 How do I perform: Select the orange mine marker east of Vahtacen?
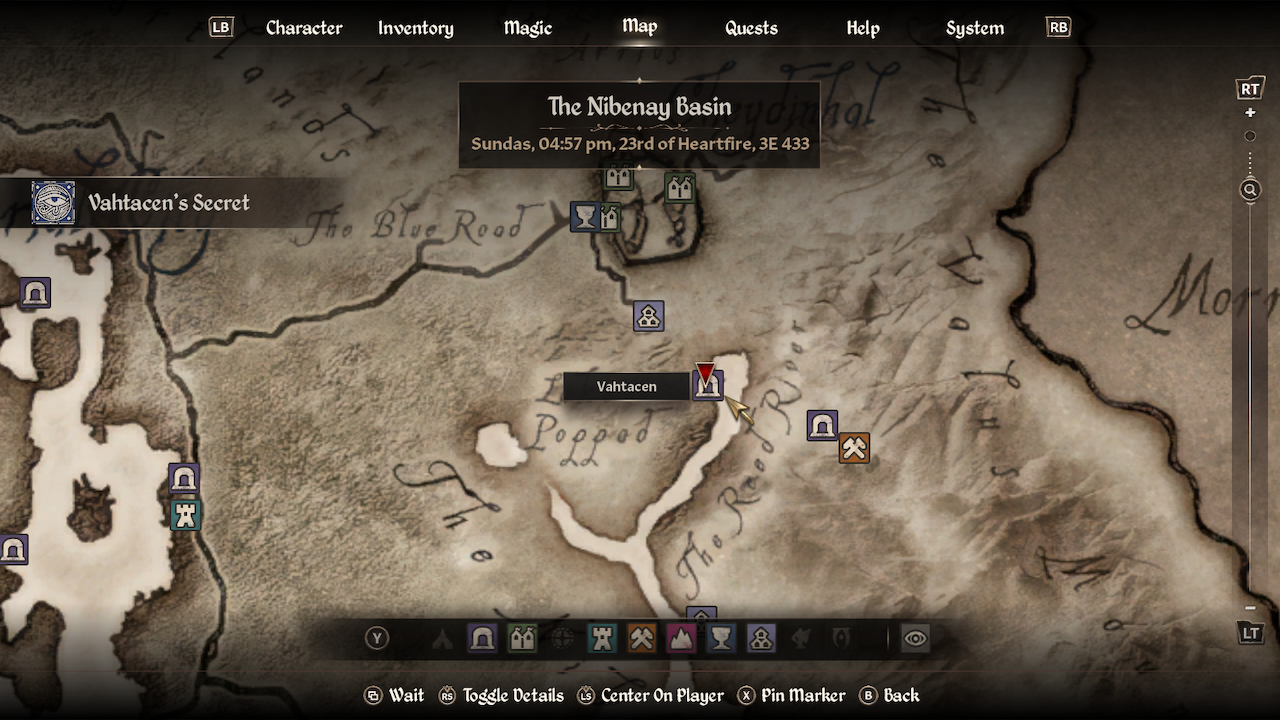click(854, 448)
